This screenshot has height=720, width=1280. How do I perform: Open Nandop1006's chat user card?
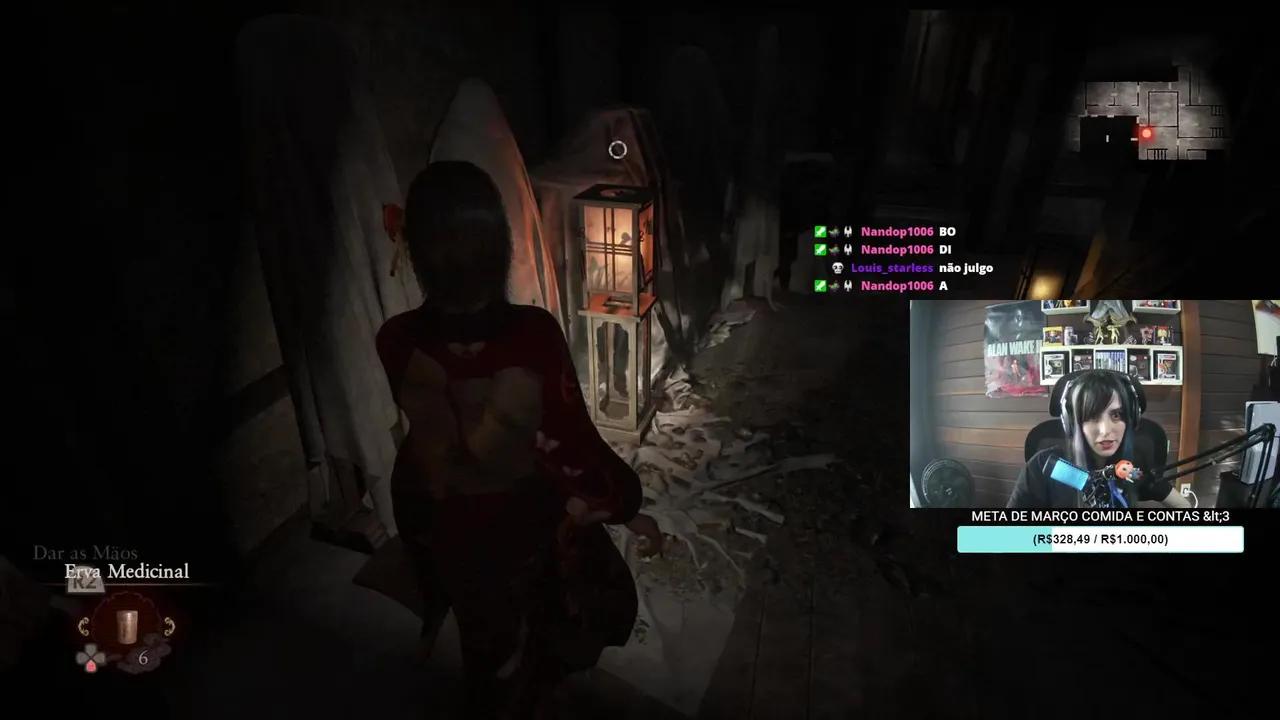pyautogui.click(x=896, y=231)
